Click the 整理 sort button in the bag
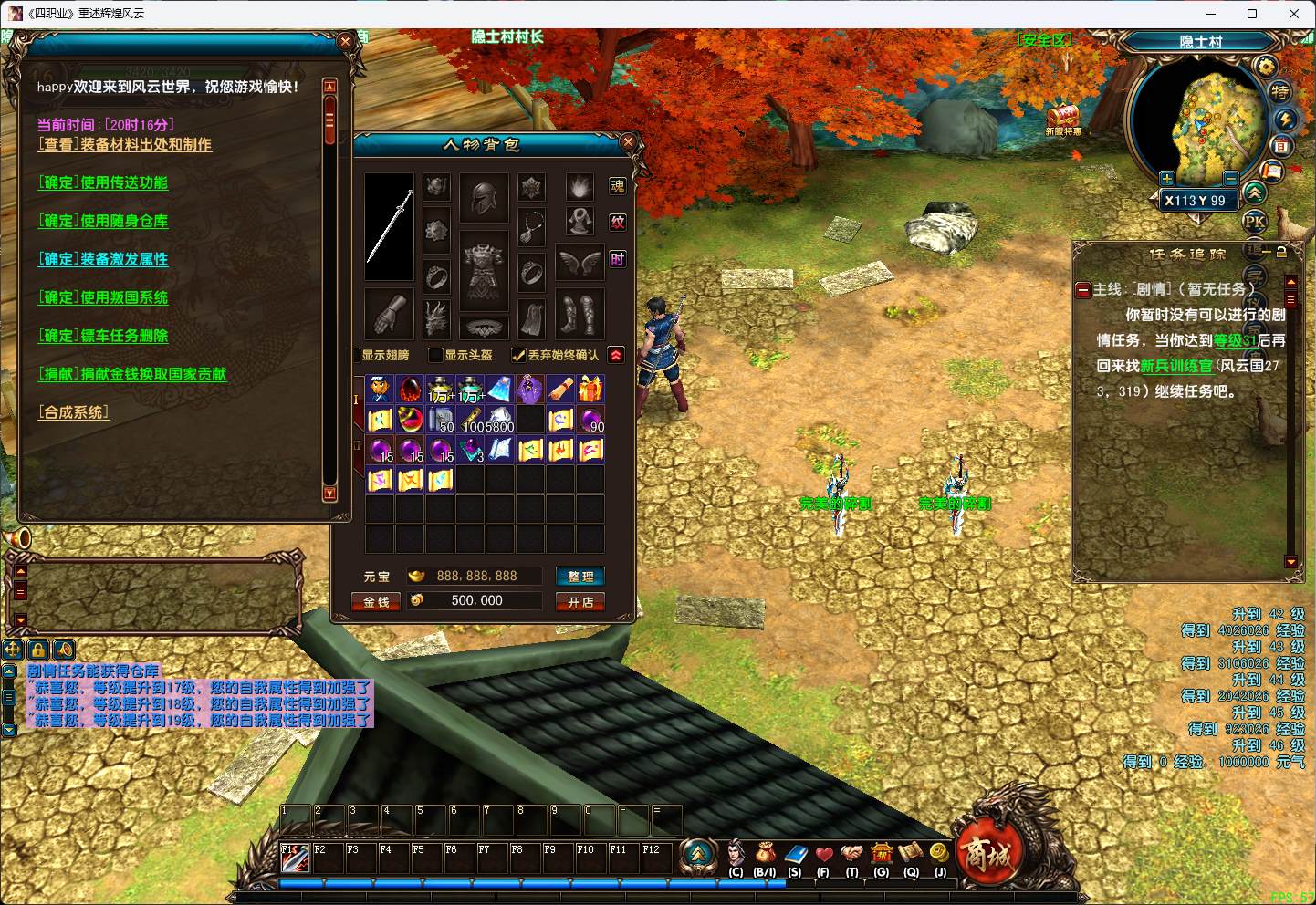 coord(580,577)
